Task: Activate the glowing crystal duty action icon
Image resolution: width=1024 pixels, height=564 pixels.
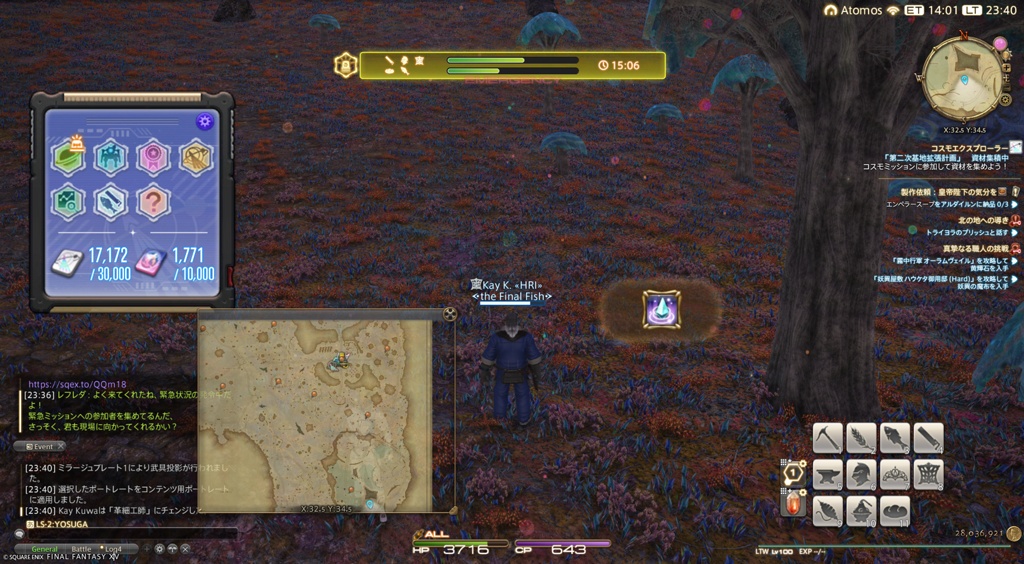Action: point(661,309)
